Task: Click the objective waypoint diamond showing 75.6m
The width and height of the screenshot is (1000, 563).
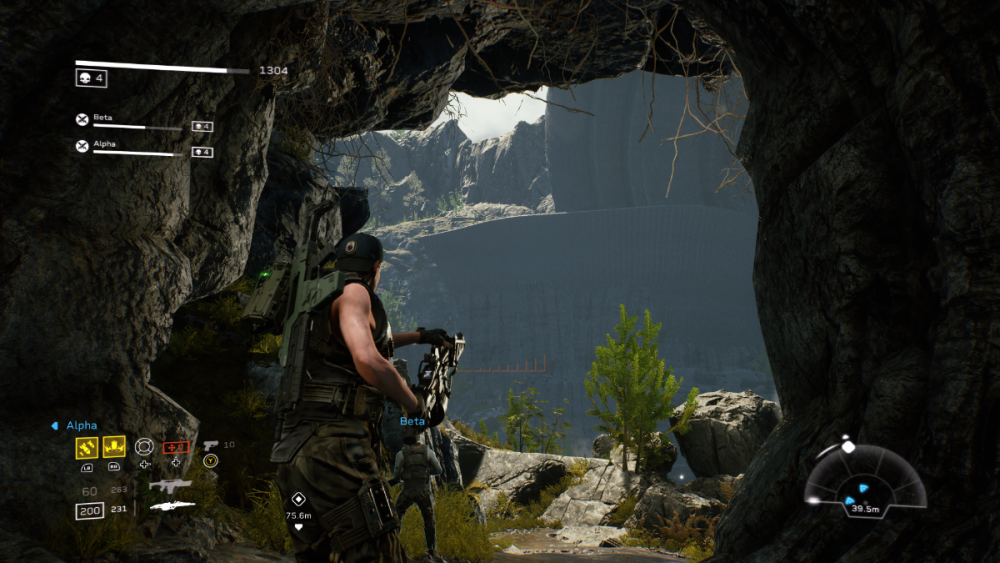Action: point(297,498)
